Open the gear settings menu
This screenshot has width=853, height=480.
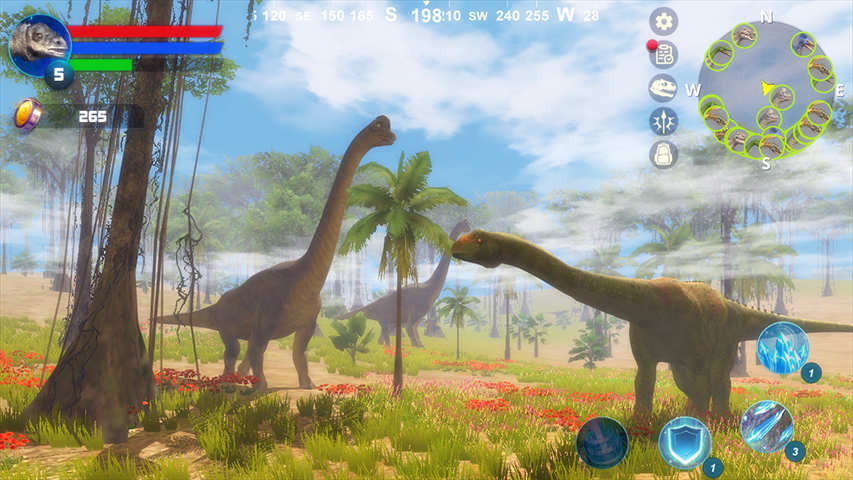point(663,21)
